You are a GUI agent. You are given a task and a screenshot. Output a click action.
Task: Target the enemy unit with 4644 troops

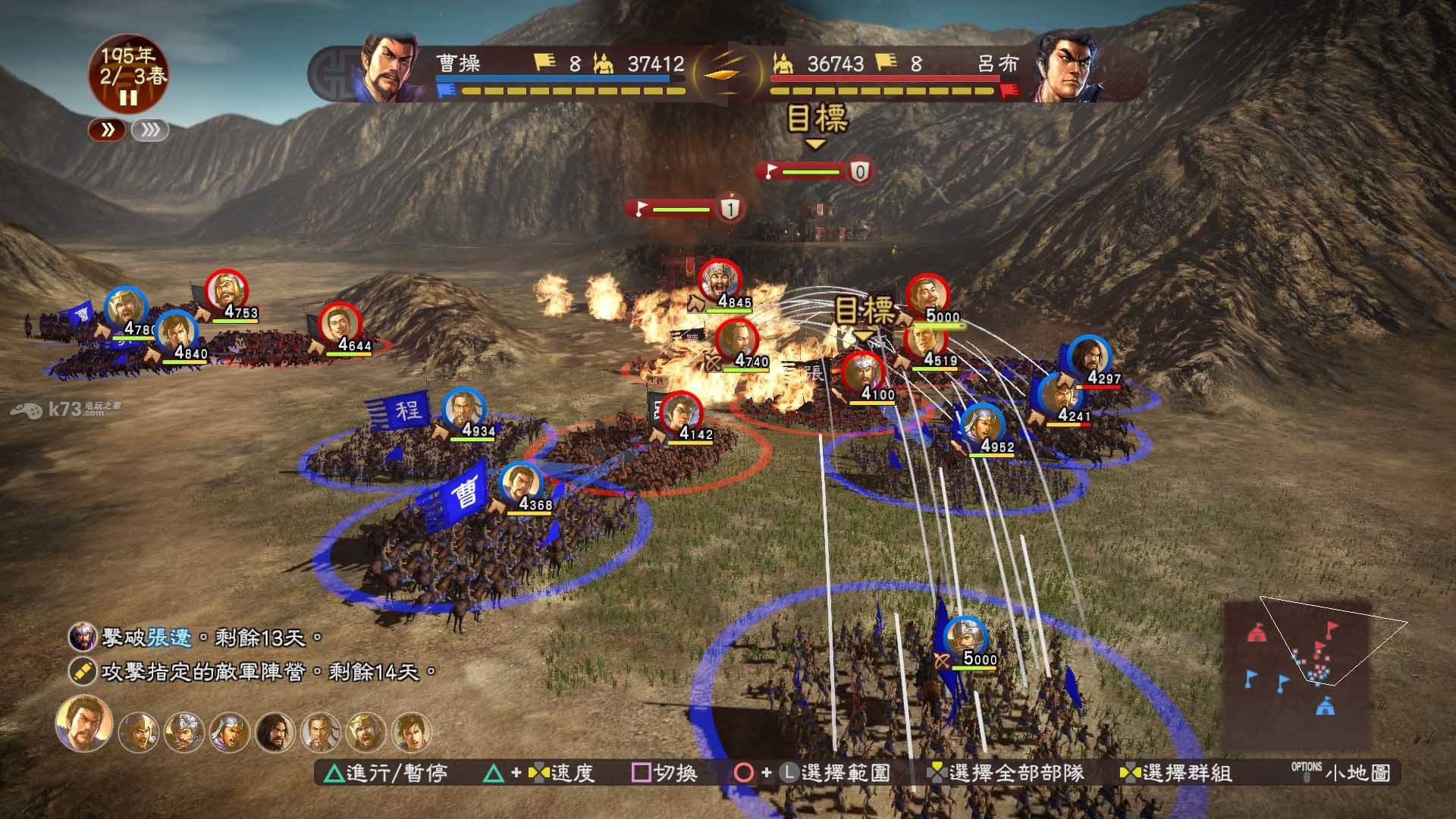[340, 324]
